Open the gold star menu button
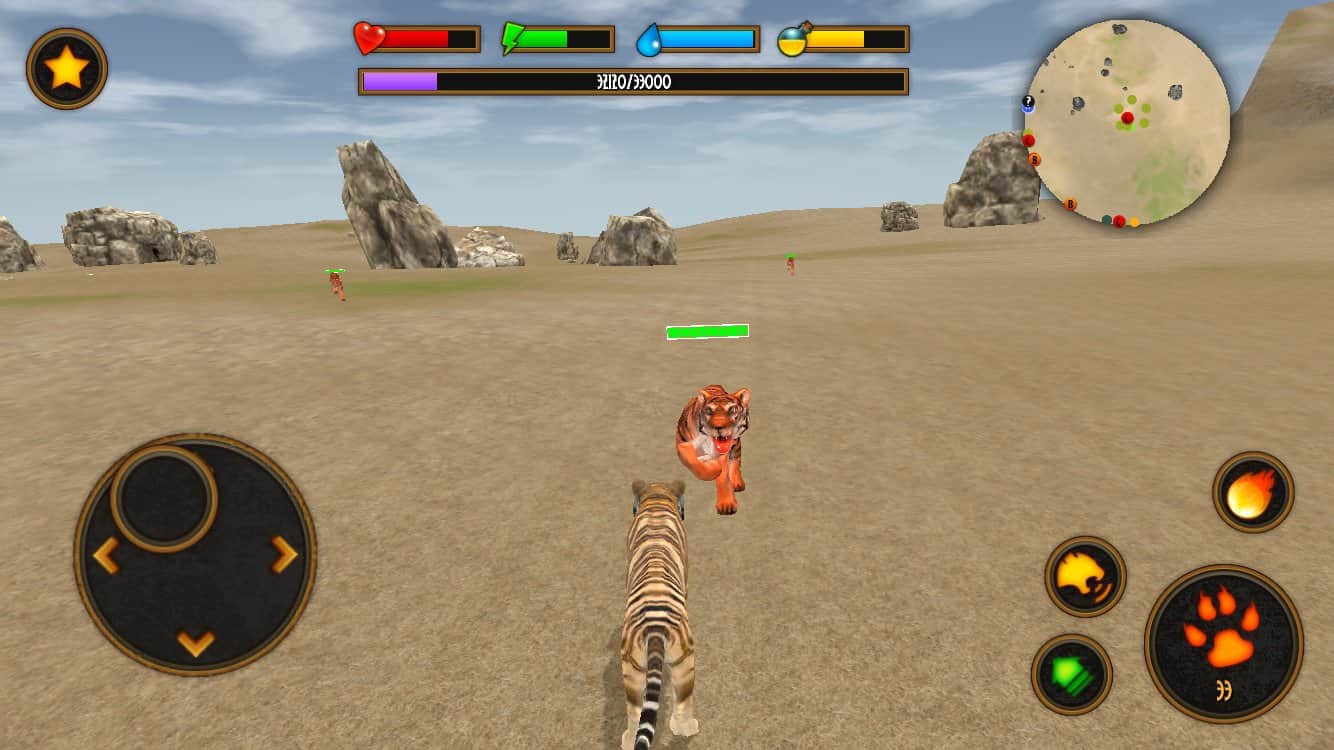The width and height of the screenshot is (1334, 750). click(67, 68)
